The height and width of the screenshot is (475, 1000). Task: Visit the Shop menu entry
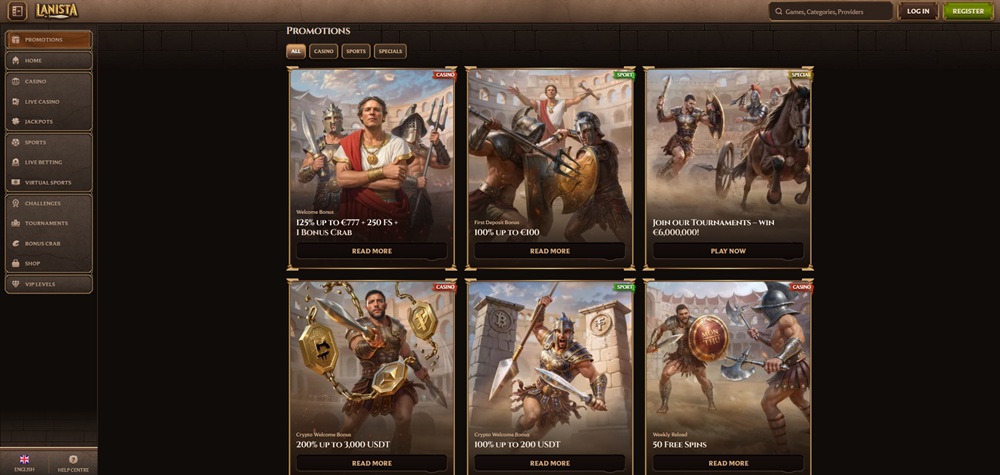click(48, 263)
